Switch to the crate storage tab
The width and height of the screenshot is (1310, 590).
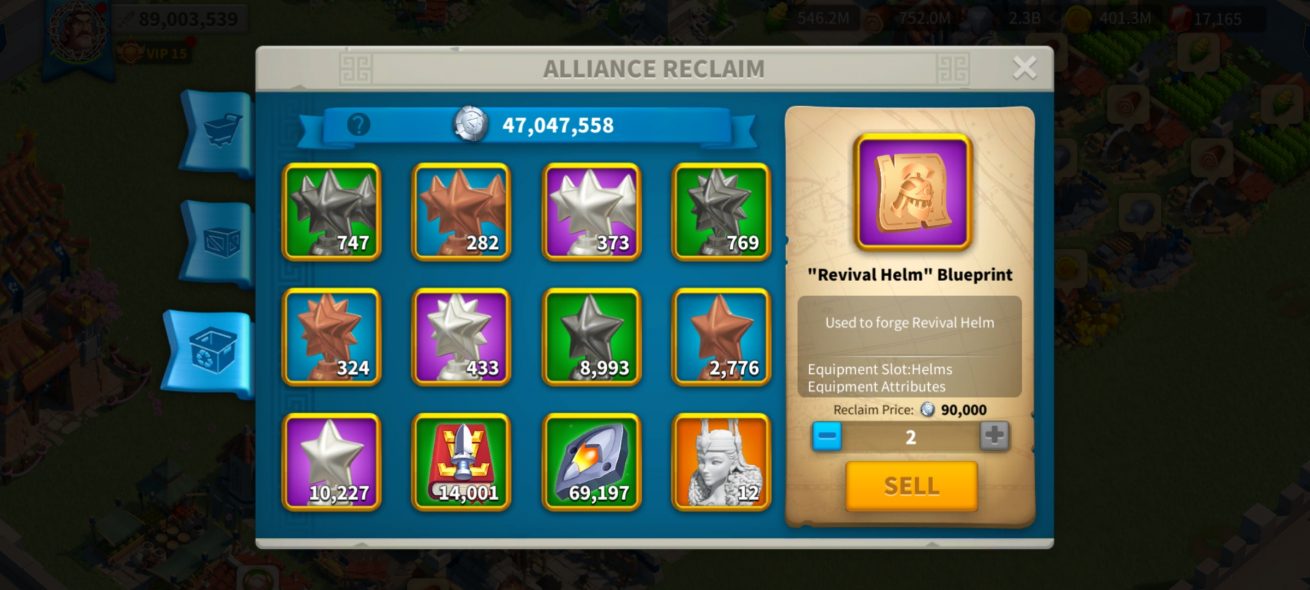(217, 243)
